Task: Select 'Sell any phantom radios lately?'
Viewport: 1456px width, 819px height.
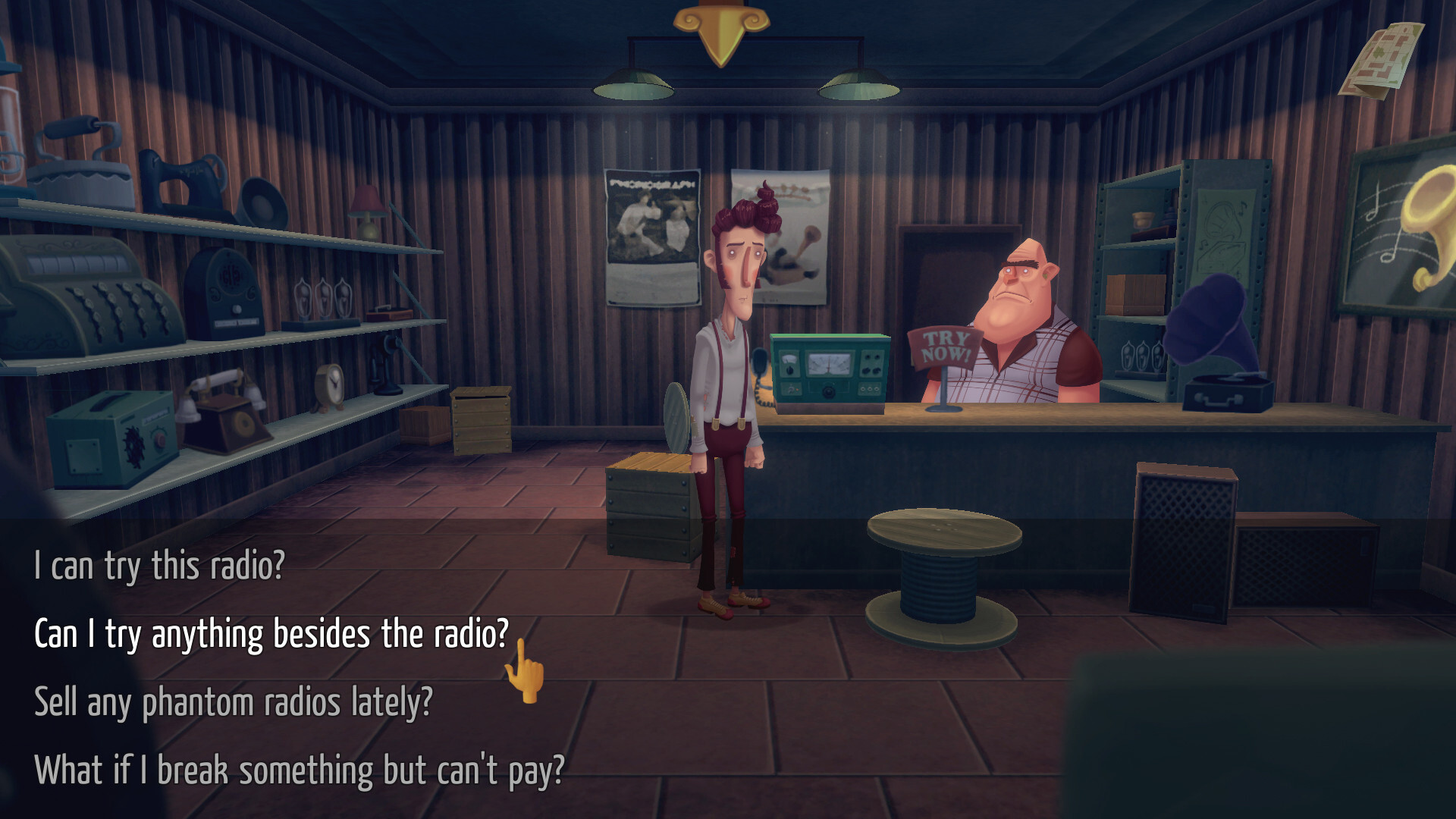Action: 235,701
